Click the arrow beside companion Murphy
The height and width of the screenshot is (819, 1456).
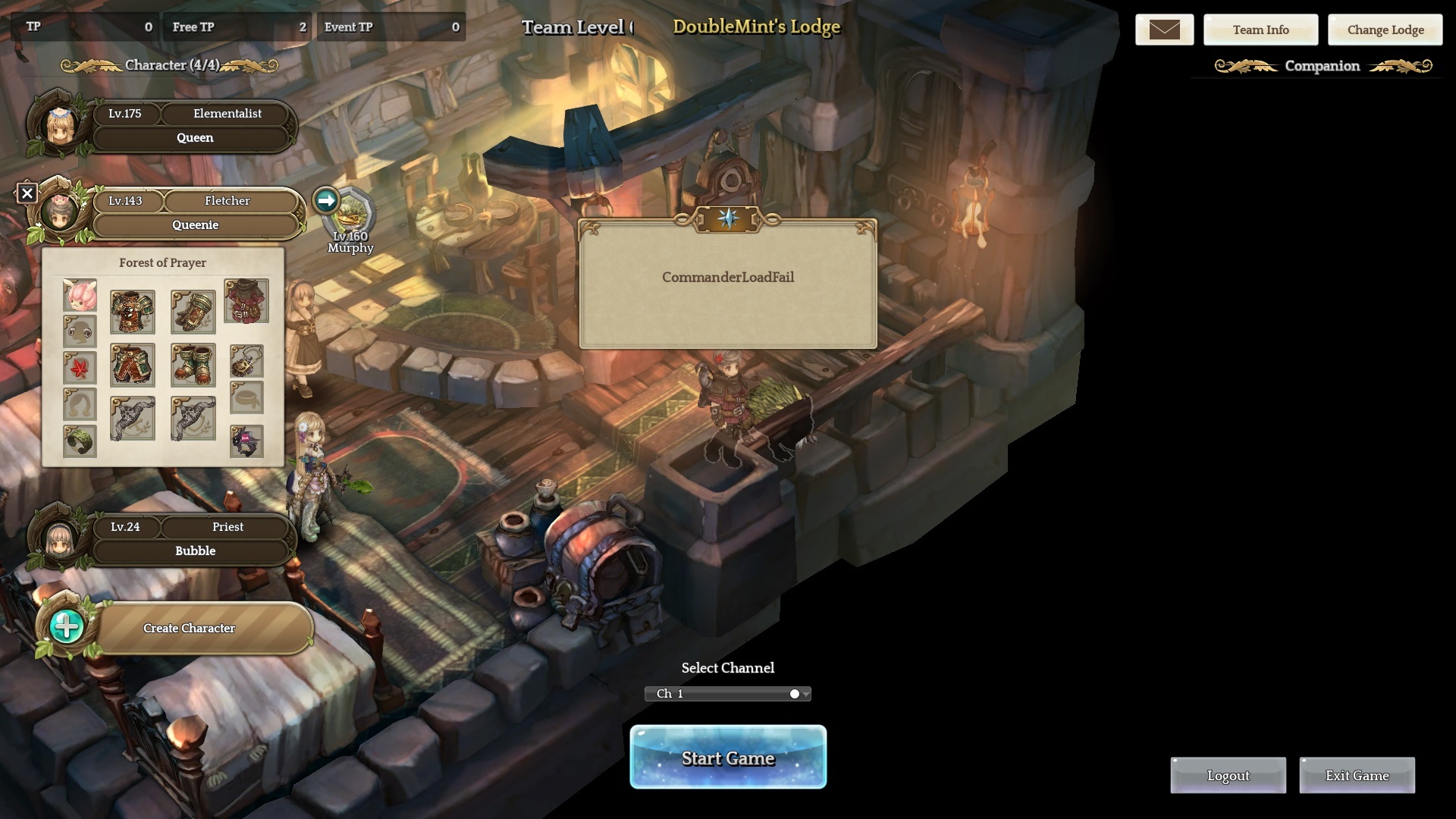(326, 200)
